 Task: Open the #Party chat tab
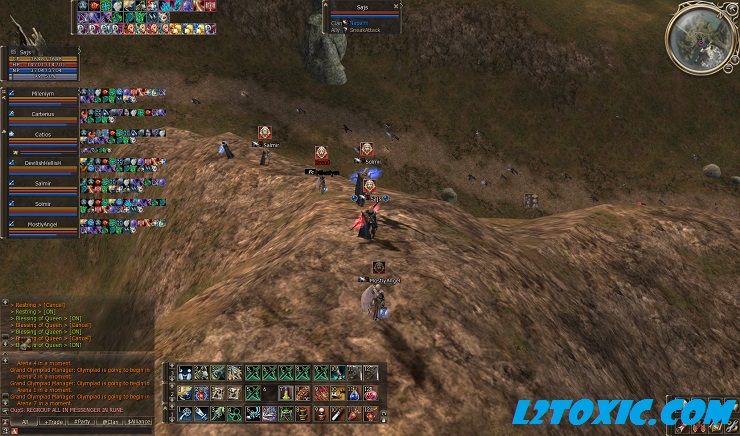pyautogui.click(x=81, y=422)
